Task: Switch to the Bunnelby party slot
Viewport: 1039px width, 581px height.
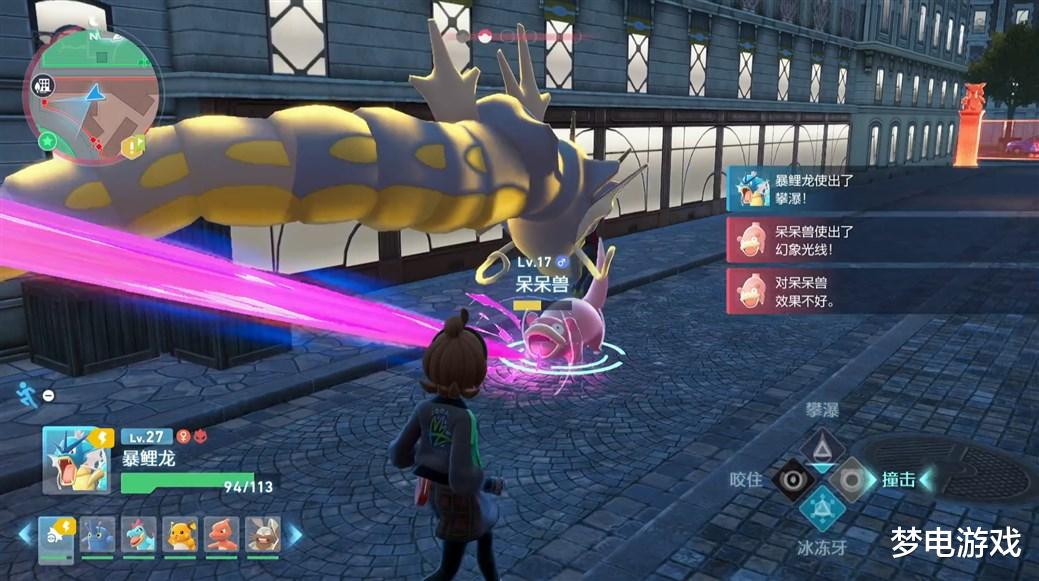Action: pyautogui.click(x=263, y=536)
